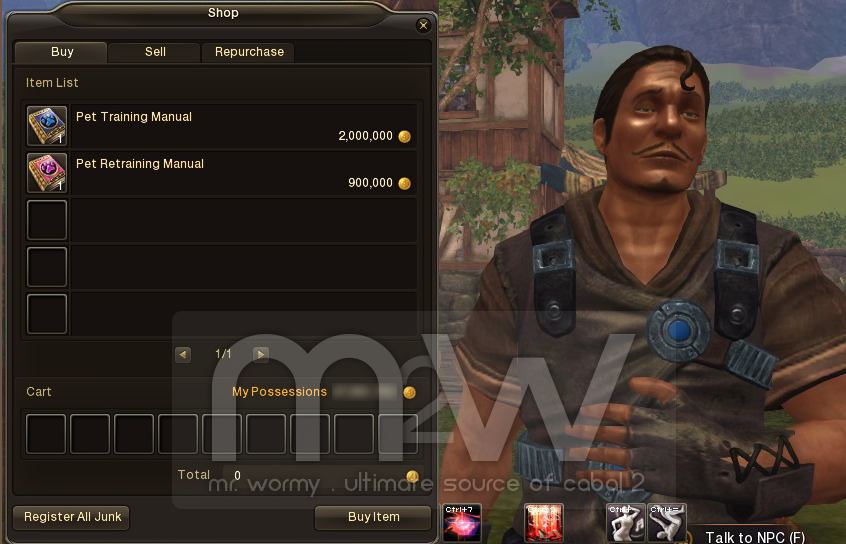The height and width of the screenshot is (544, 846).
Task: Use the crouching figure emote icon
Action: (667, 523)
